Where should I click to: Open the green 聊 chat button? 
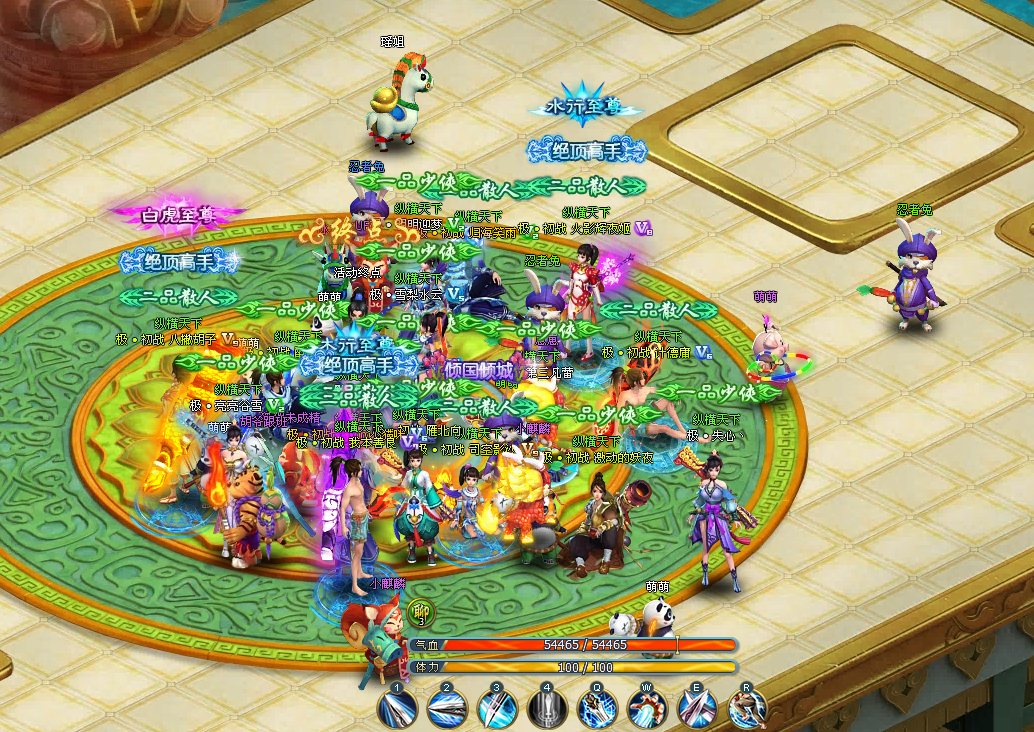[421, 611]
